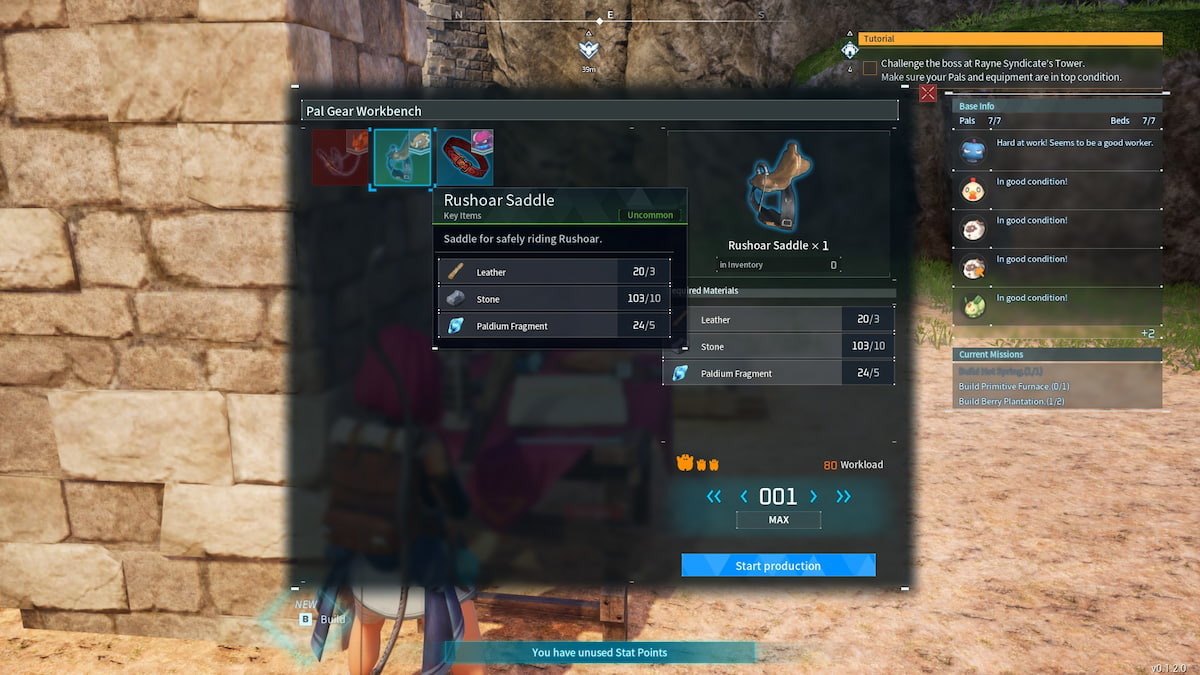Viewport: 1200px width, 675px height.
Task: Select the red-tinted harness recipe slot
Action: (340, 157)
